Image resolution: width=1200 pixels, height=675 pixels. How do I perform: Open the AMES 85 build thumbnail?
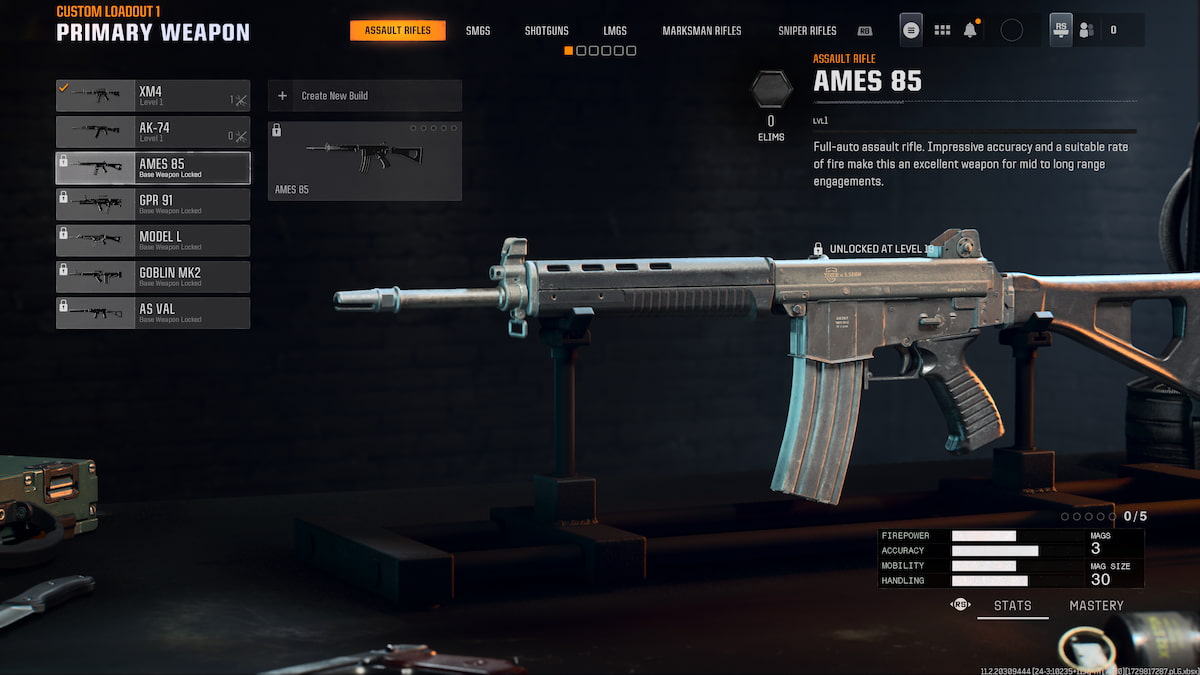(x=364, y=160)
